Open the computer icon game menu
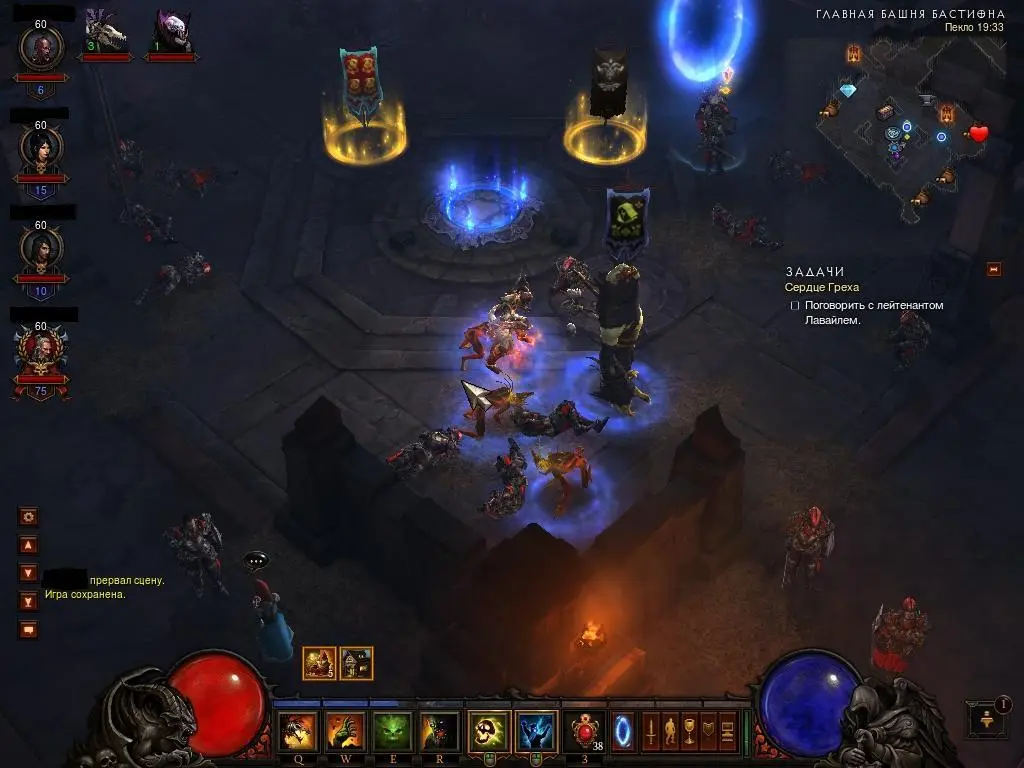1024x768 pixels. (726, 731)
